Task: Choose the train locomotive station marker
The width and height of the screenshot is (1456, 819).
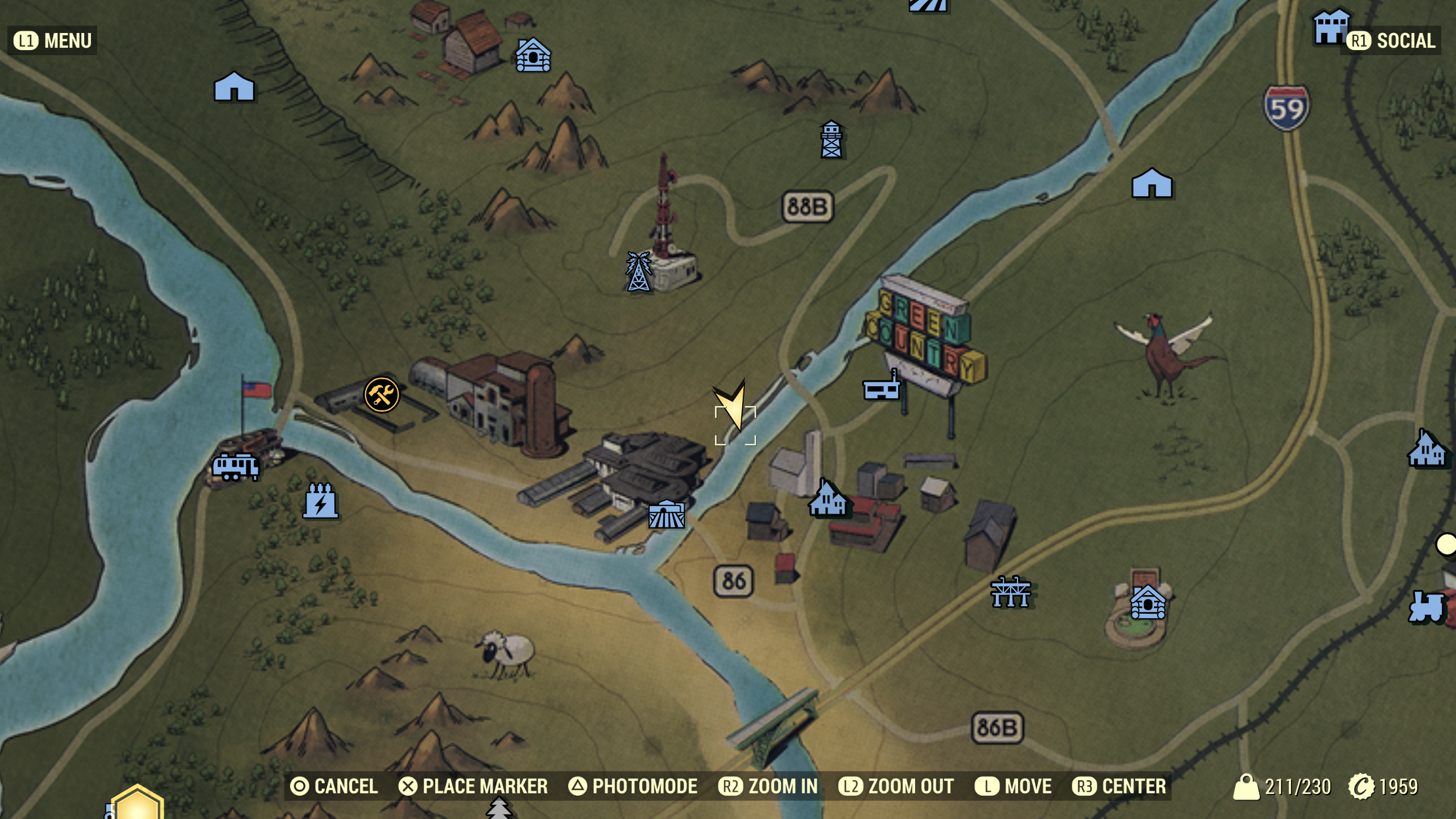Action: [x=1426, y=607]
